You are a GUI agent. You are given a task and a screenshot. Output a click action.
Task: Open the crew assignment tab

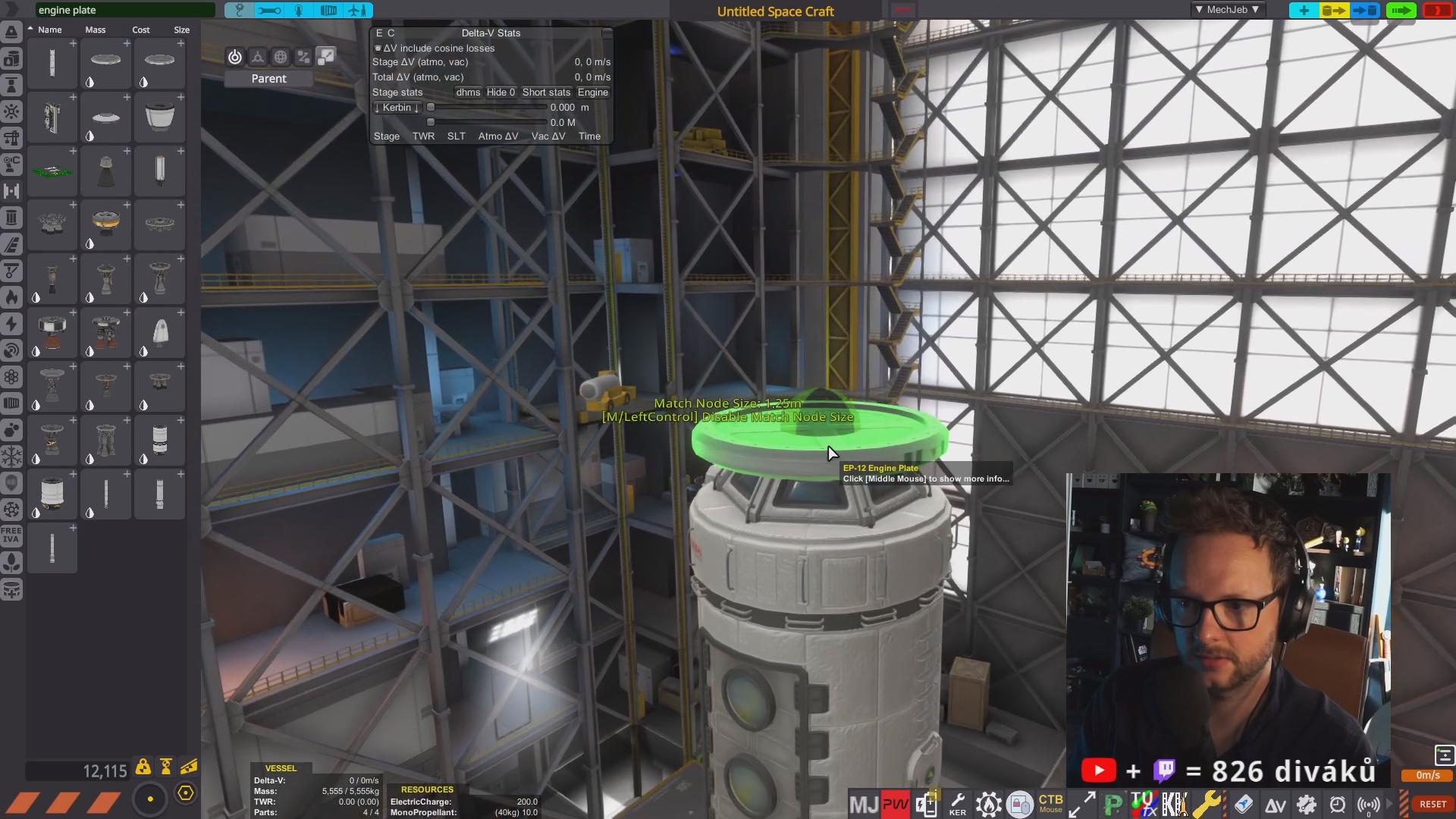pyautogui.click(x=299, y=11)
